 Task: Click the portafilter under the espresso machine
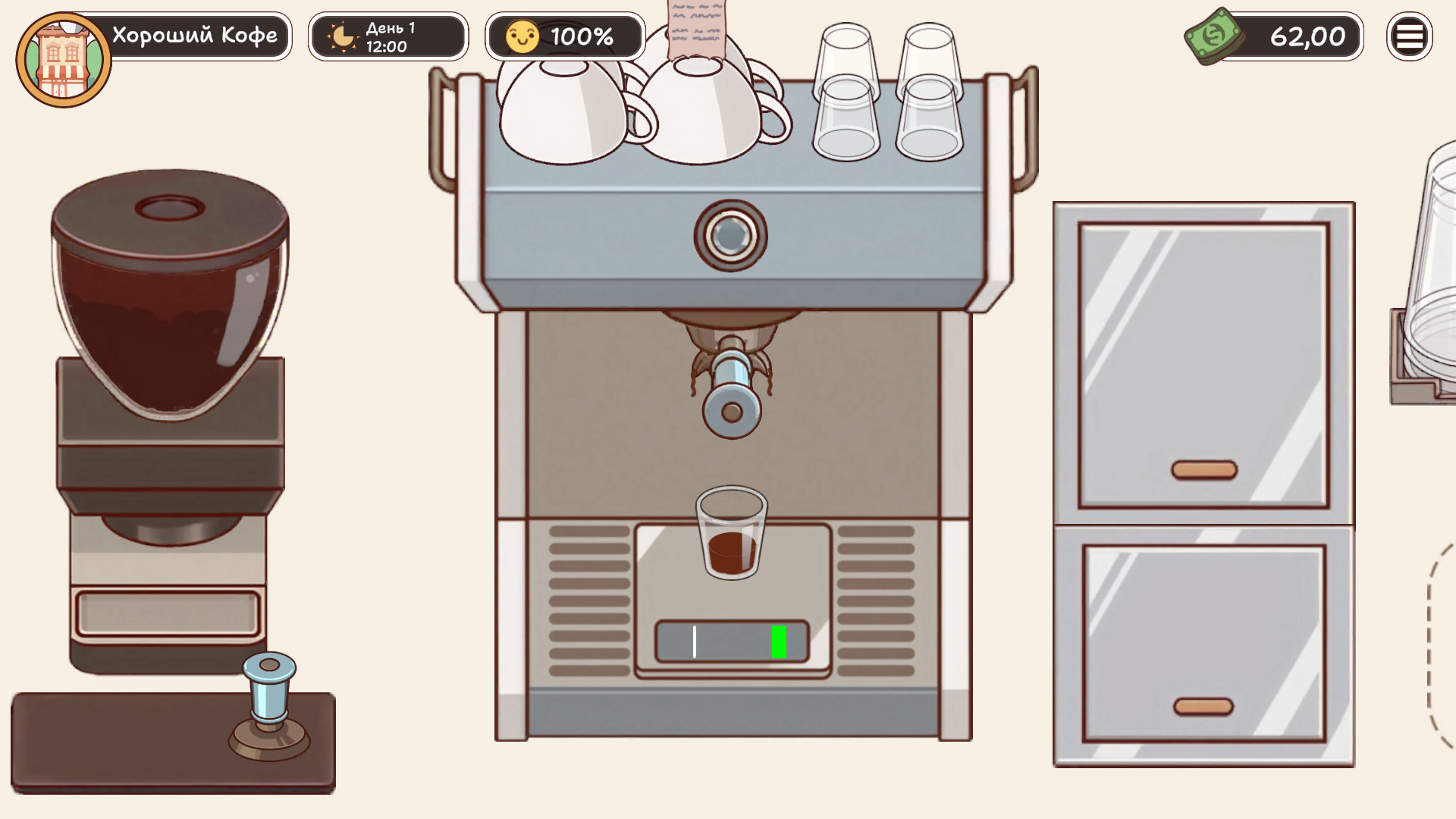click(730, 372)
